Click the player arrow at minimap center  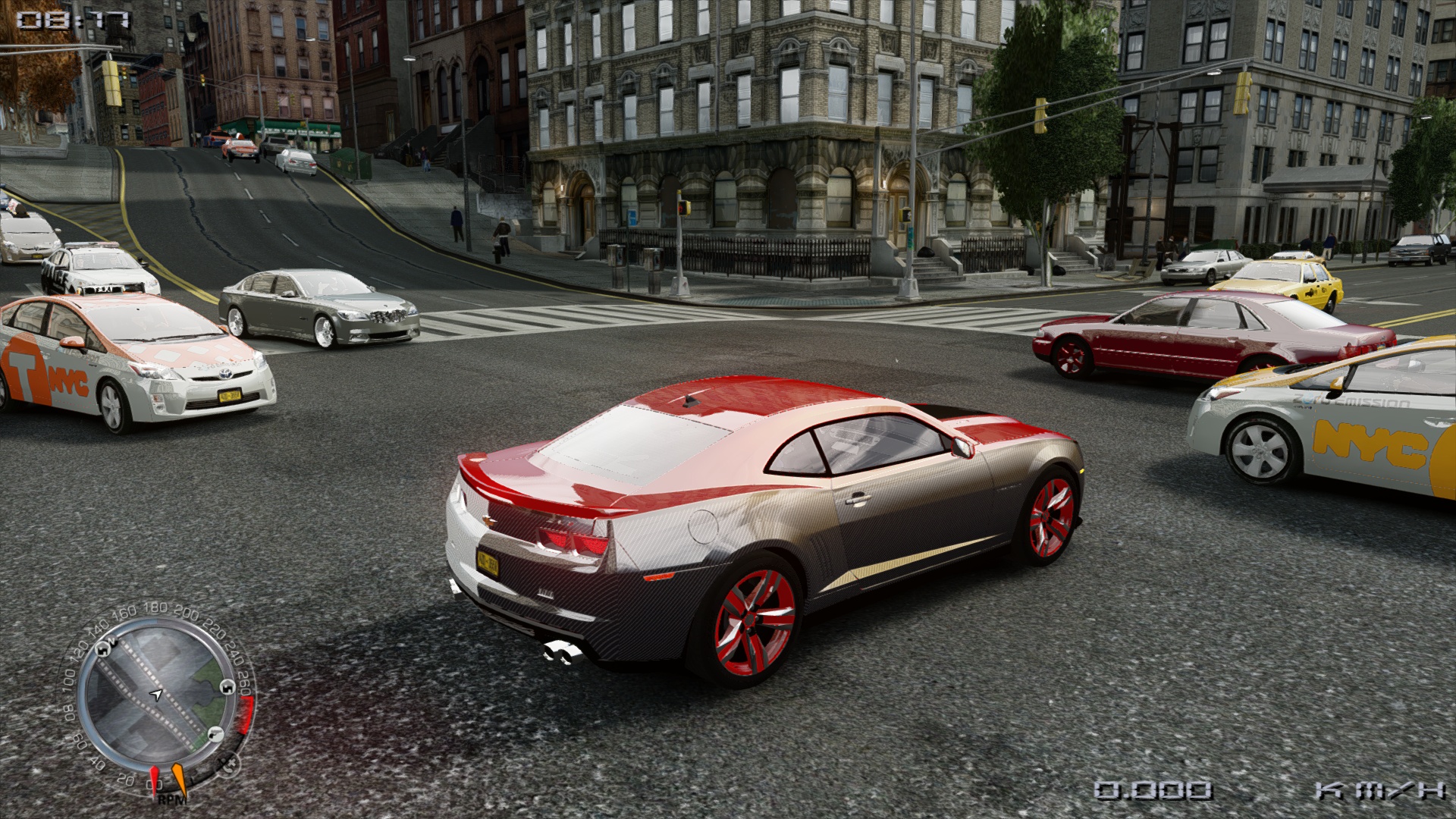tap(156, 694)
